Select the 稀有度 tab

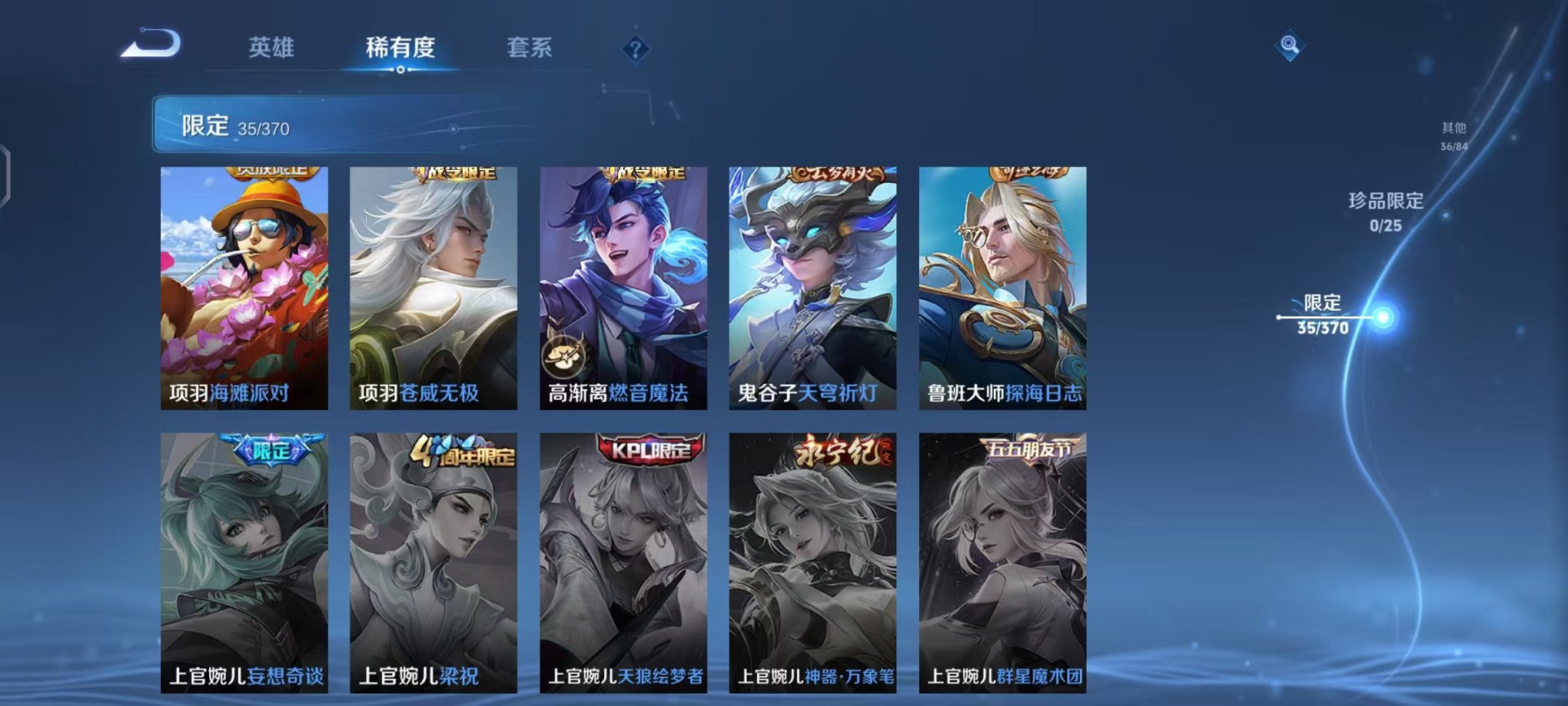coord(400,47)
